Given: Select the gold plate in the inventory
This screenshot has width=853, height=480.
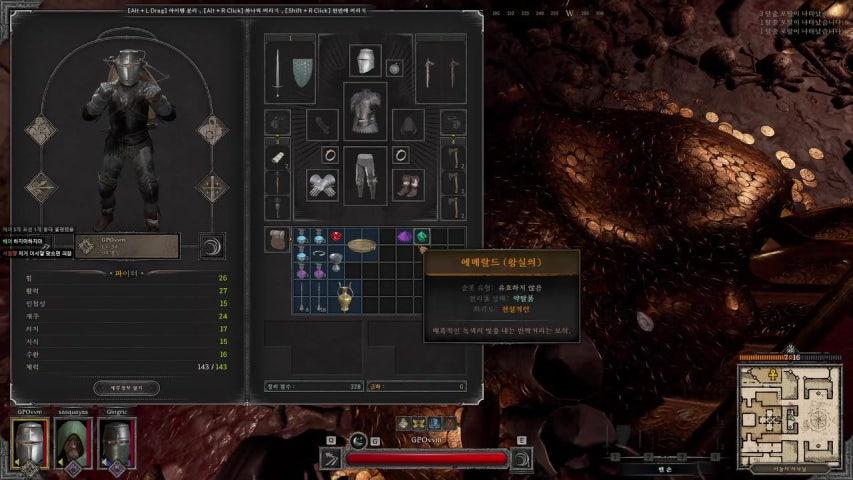Looking at the screenshot, I should coord(361,243).
